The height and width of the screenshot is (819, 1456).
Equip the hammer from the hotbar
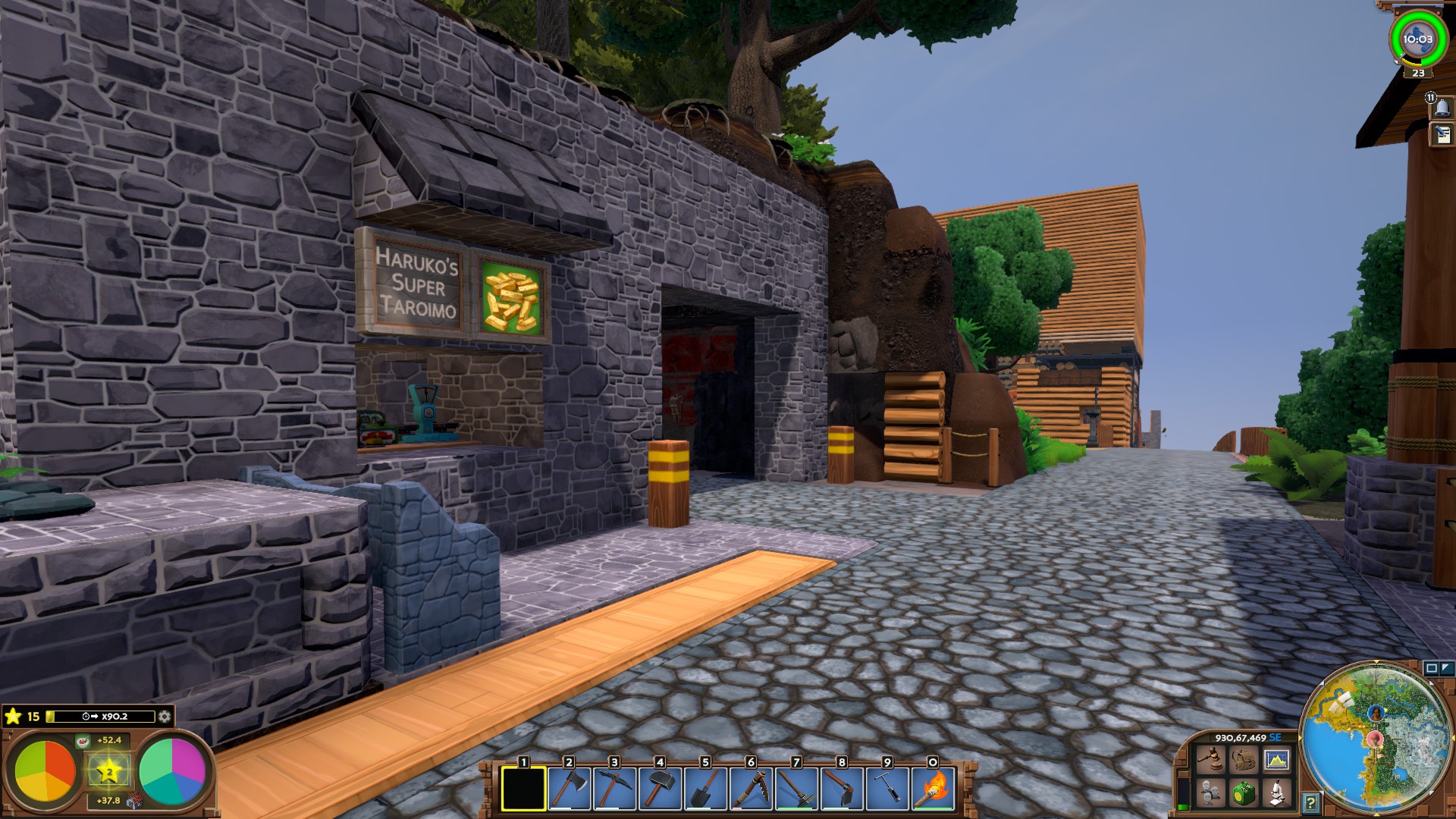pyautogui.click(x=660, y=789)
